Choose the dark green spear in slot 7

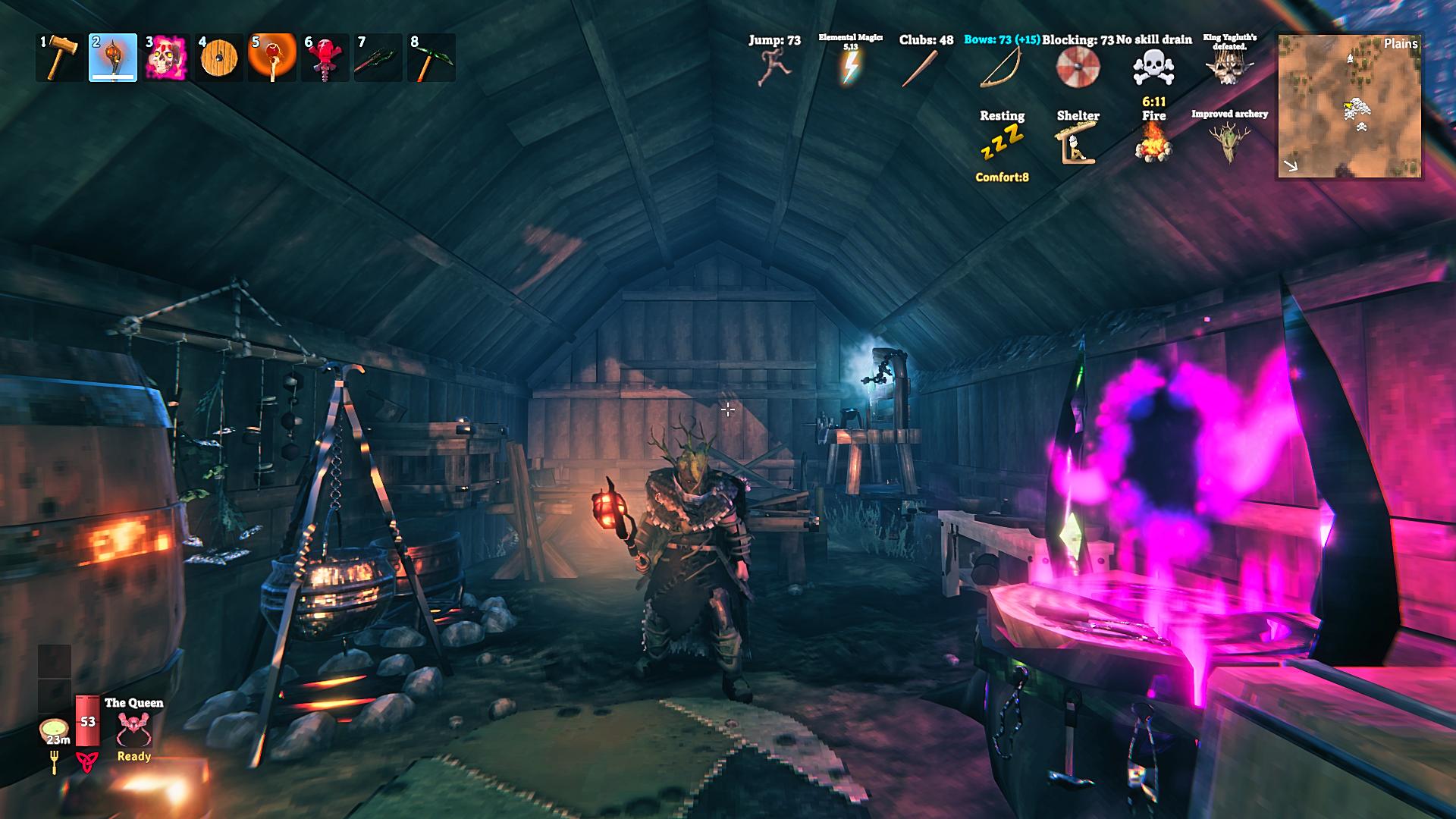(x=378, y=58)
